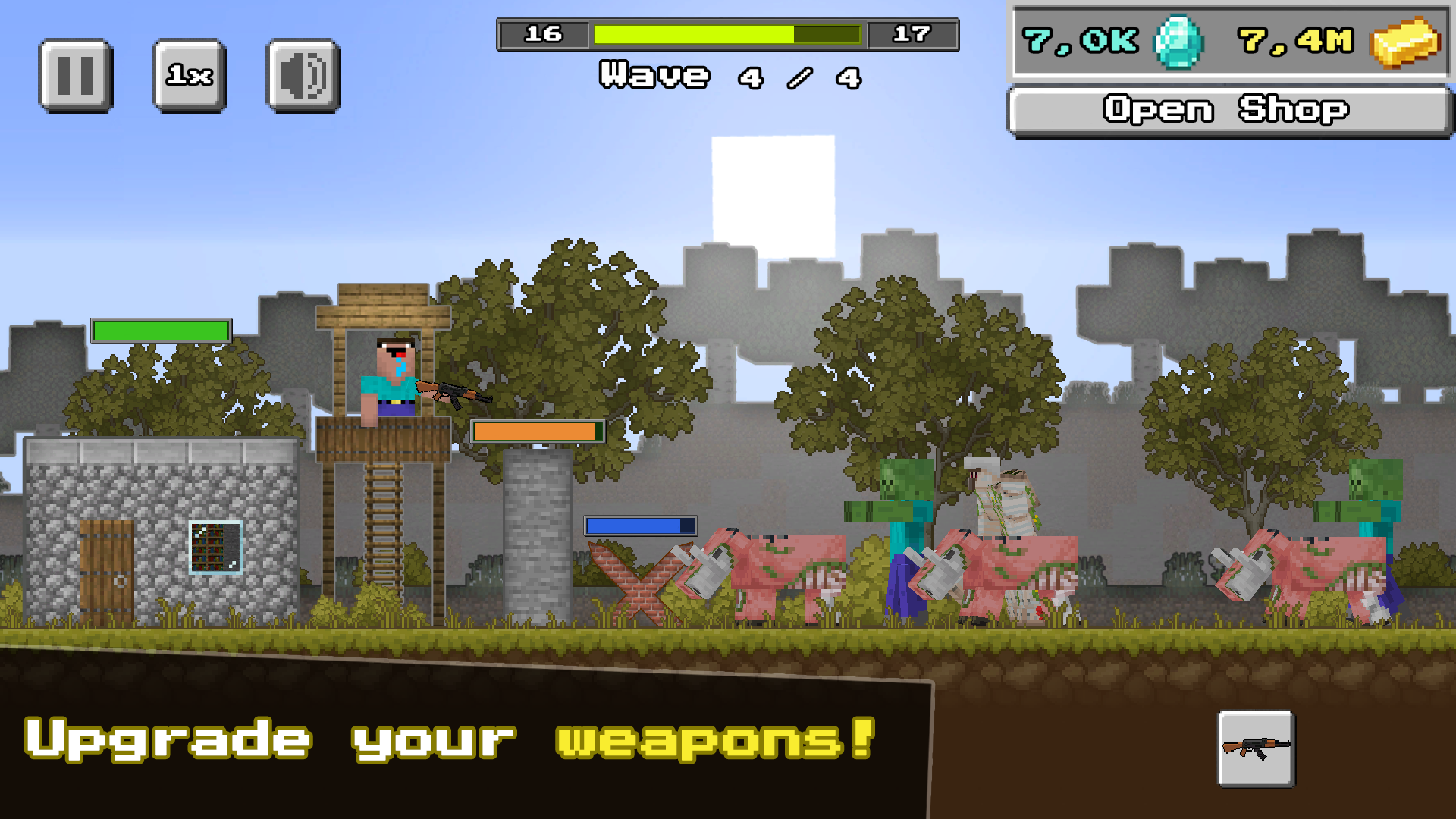Click the diamond currency icon
The height and width of the screenshot is (819, 1456).
pos(1176,42)
